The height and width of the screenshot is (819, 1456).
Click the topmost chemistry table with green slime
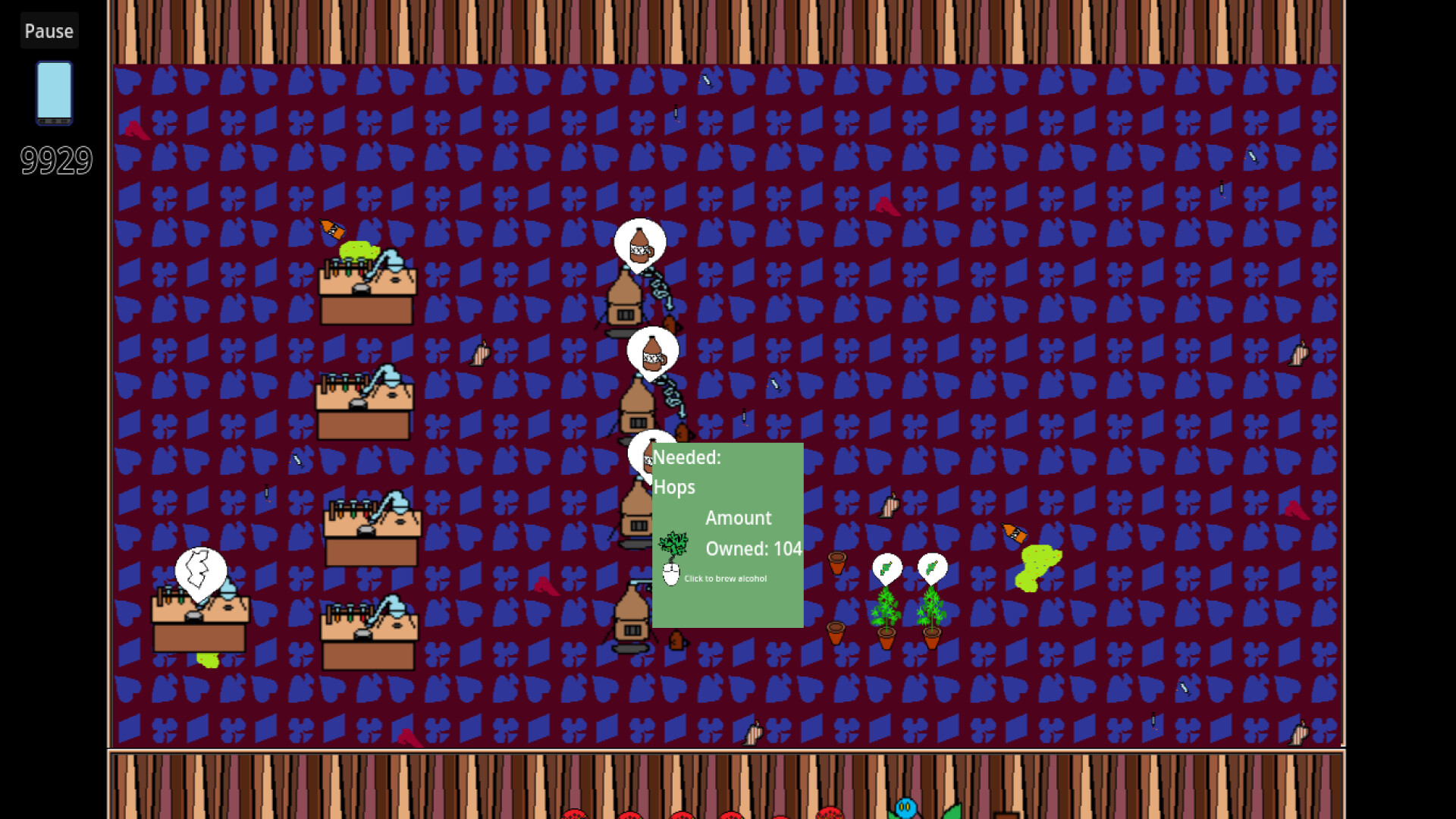(x=368, y=288)
